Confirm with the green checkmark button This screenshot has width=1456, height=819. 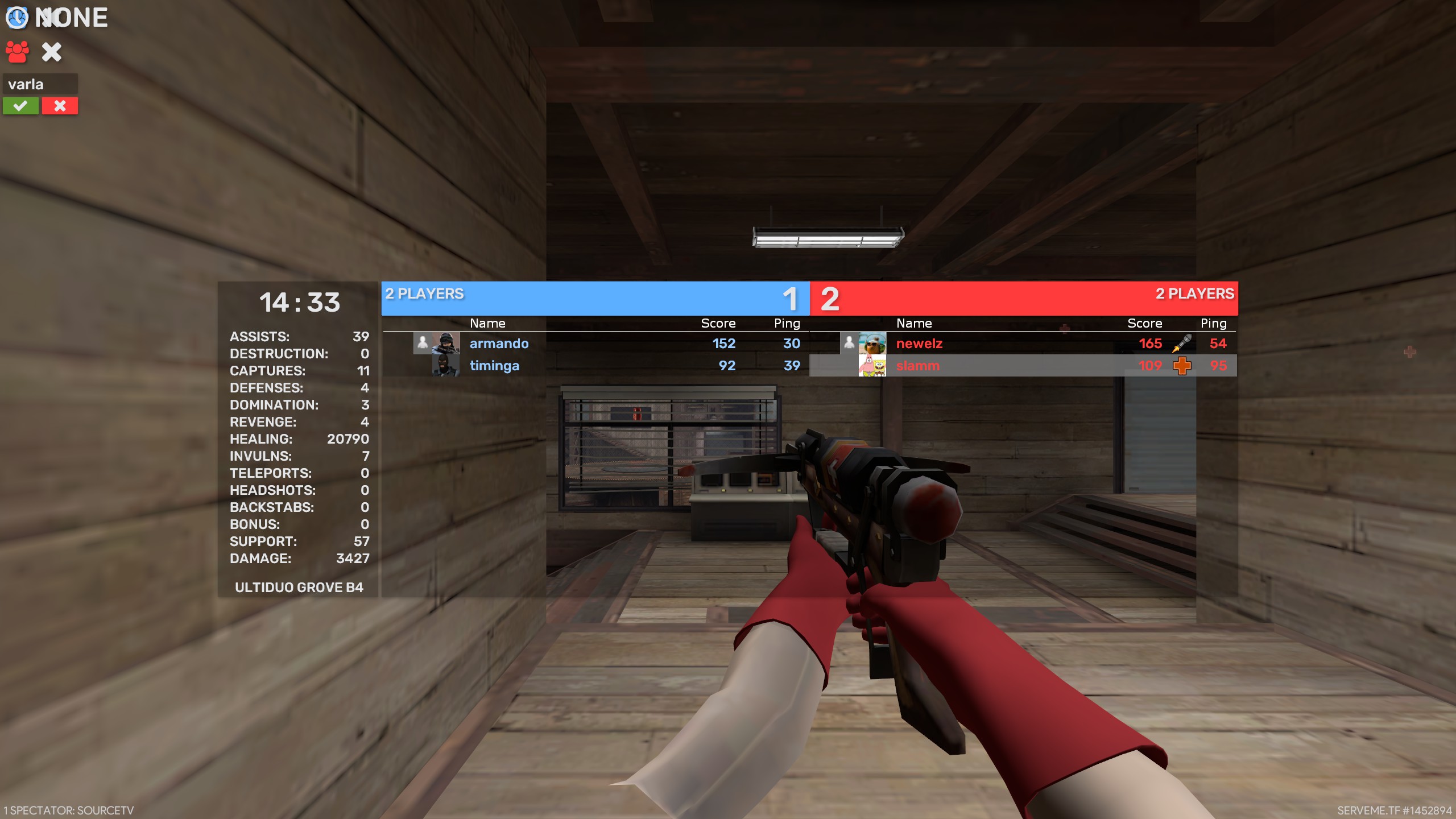click(20, 106)
